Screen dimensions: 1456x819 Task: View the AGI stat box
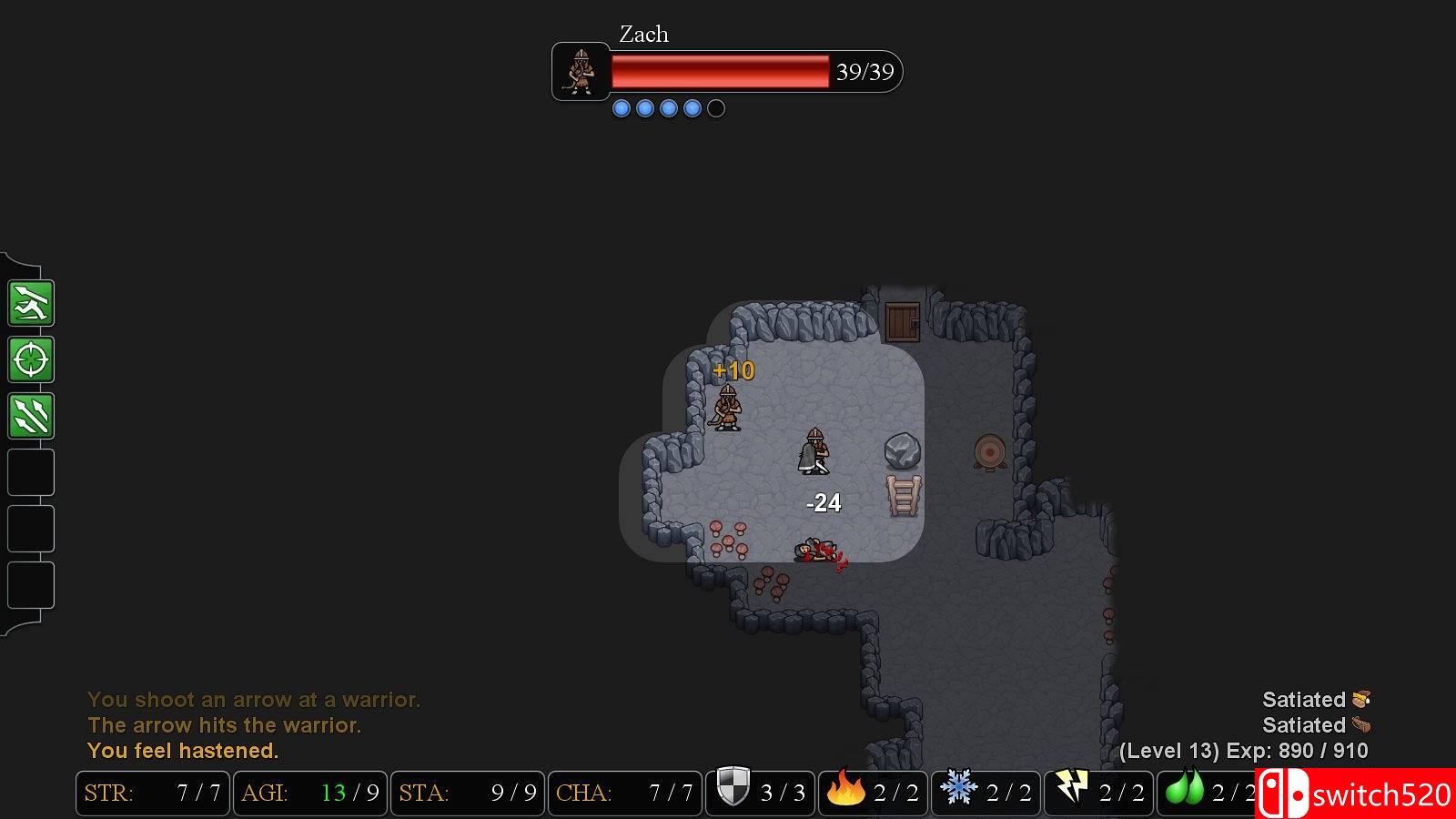point(310,793)
